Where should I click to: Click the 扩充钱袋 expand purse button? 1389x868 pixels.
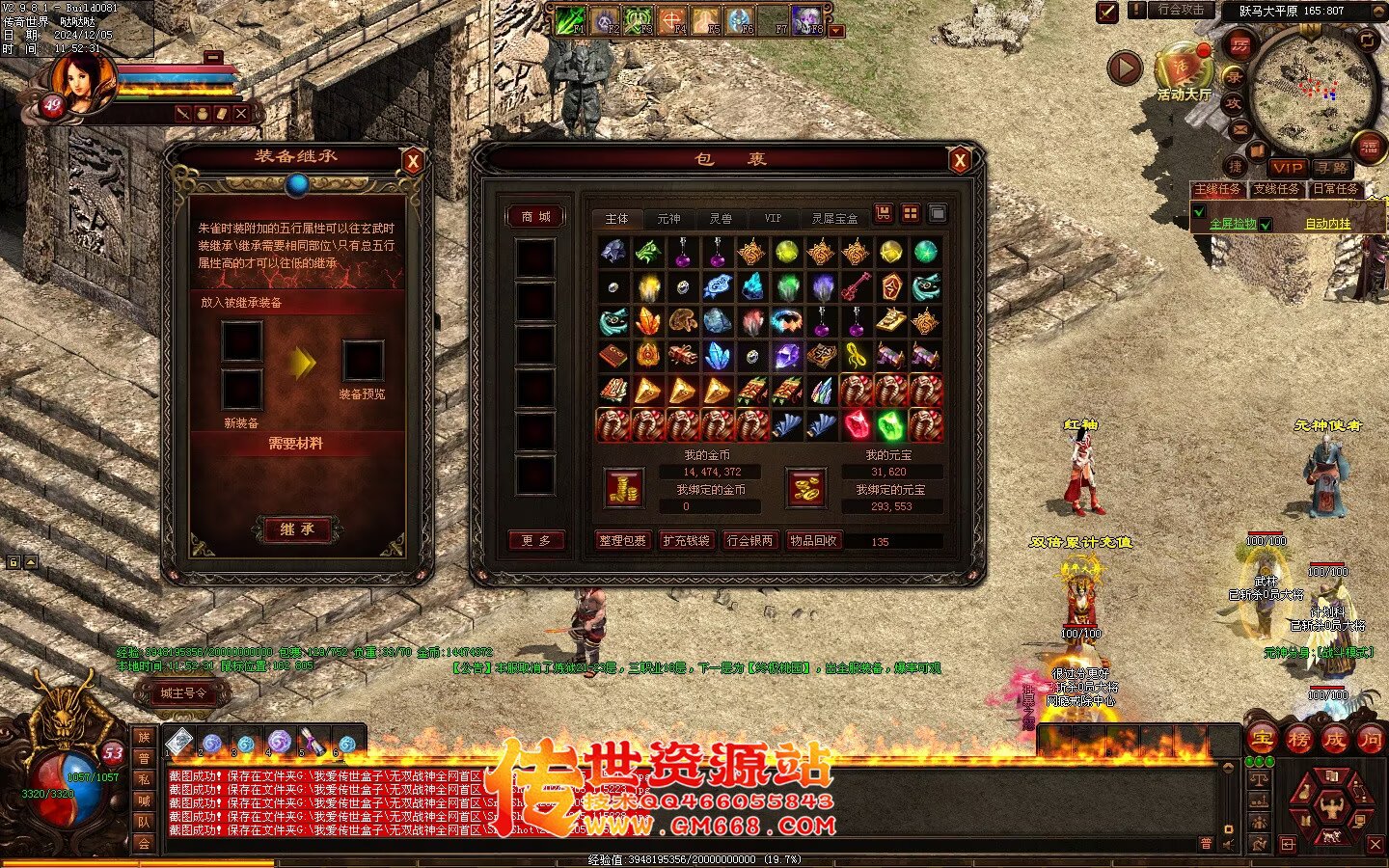coord(686,541)
